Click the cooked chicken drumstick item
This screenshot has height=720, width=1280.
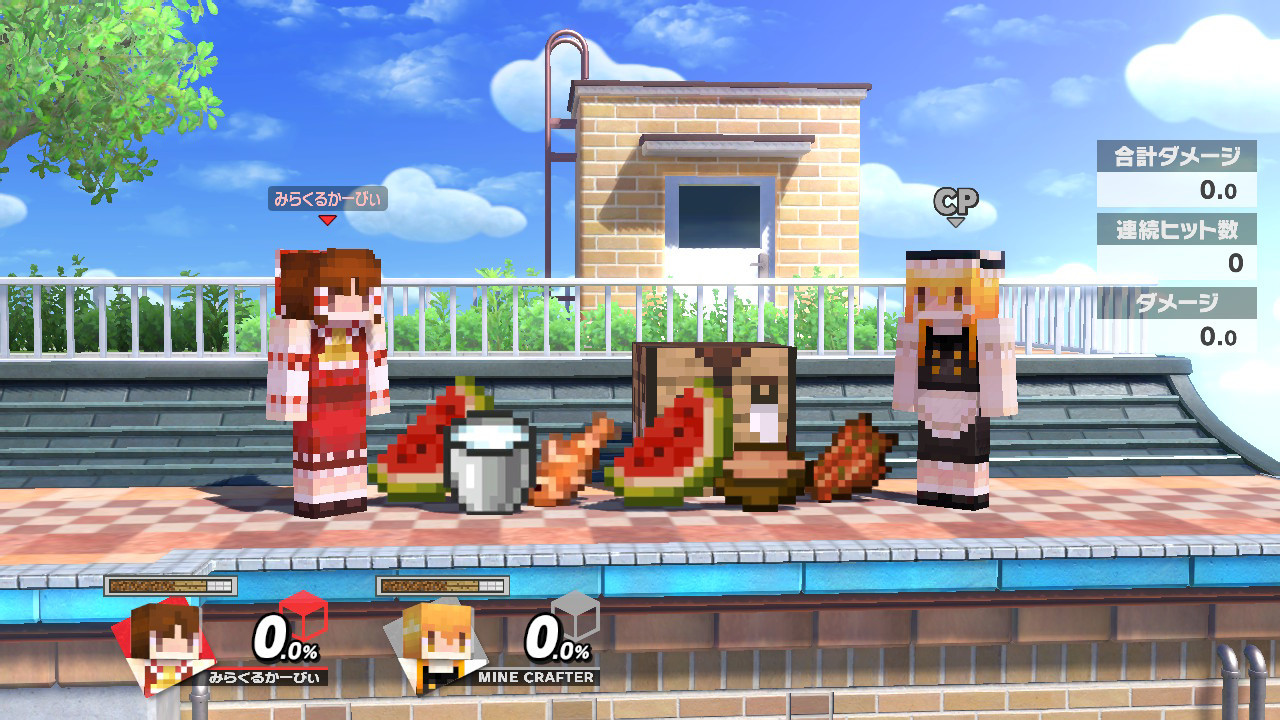pyautogui.click(x=570, y=460)
